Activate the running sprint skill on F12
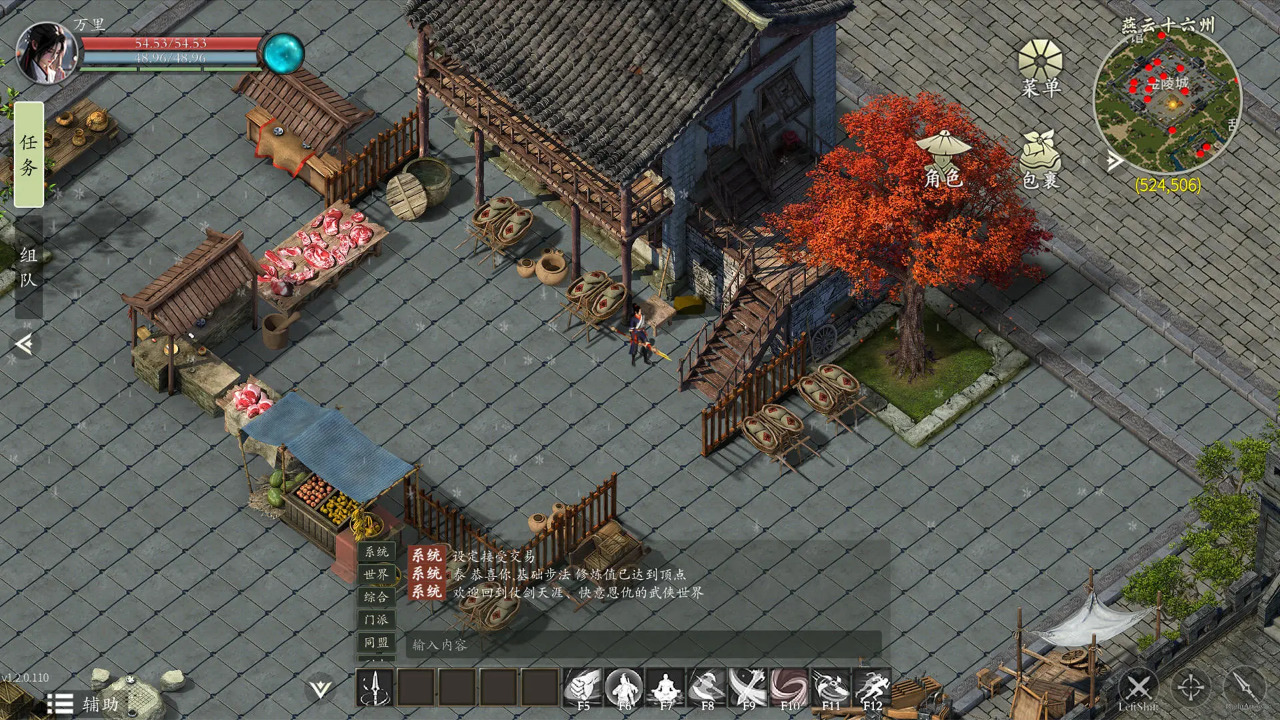 click(x=872, y=687)
